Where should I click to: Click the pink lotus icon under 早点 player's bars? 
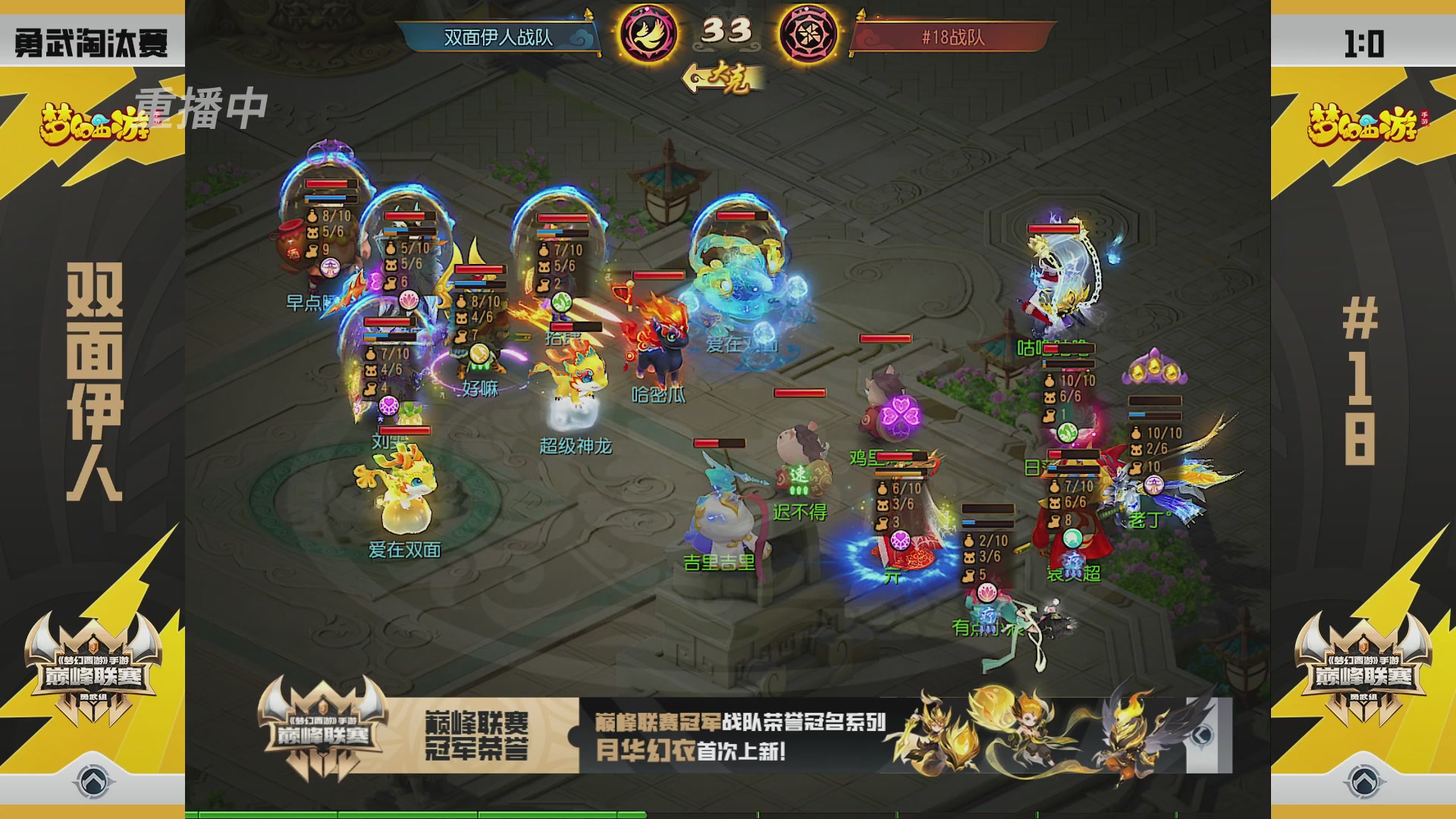(410, 300)
